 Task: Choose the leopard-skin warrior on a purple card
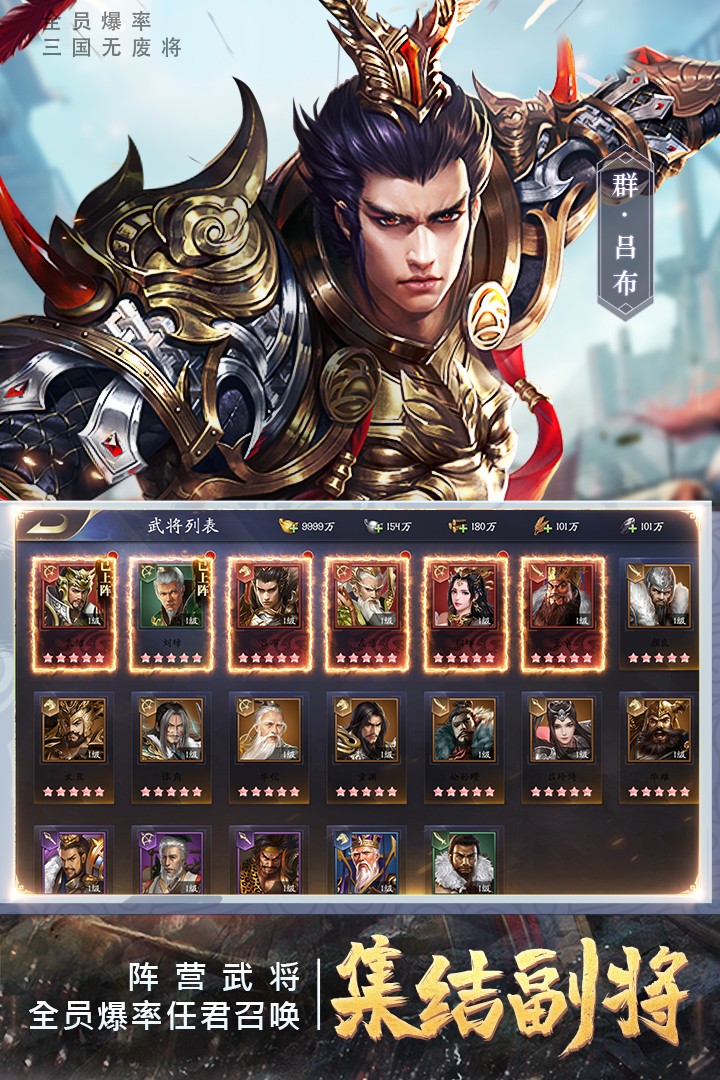coord(268,861)
